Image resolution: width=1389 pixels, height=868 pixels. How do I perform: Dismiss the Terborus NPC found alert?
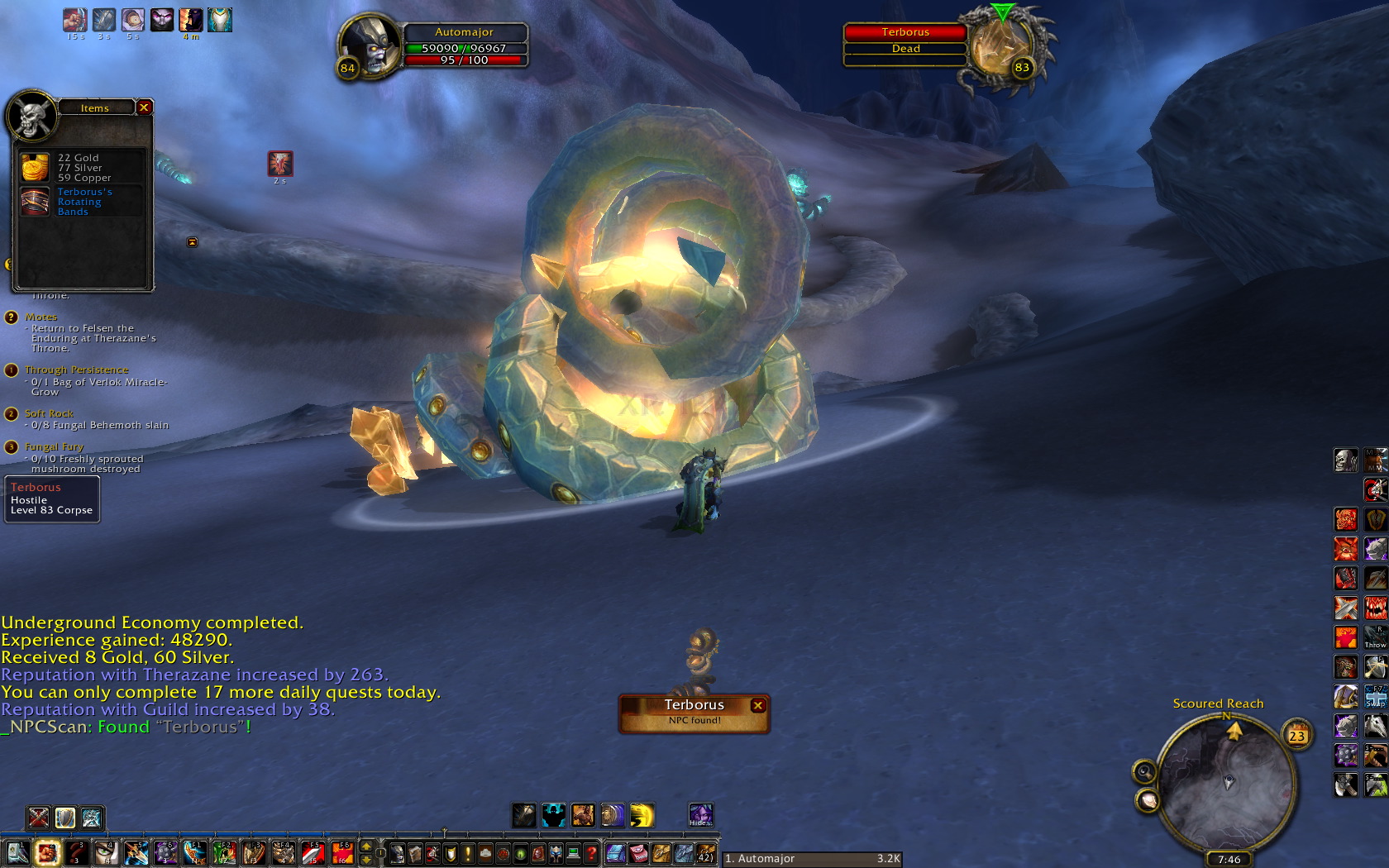(x=757, y=705)
